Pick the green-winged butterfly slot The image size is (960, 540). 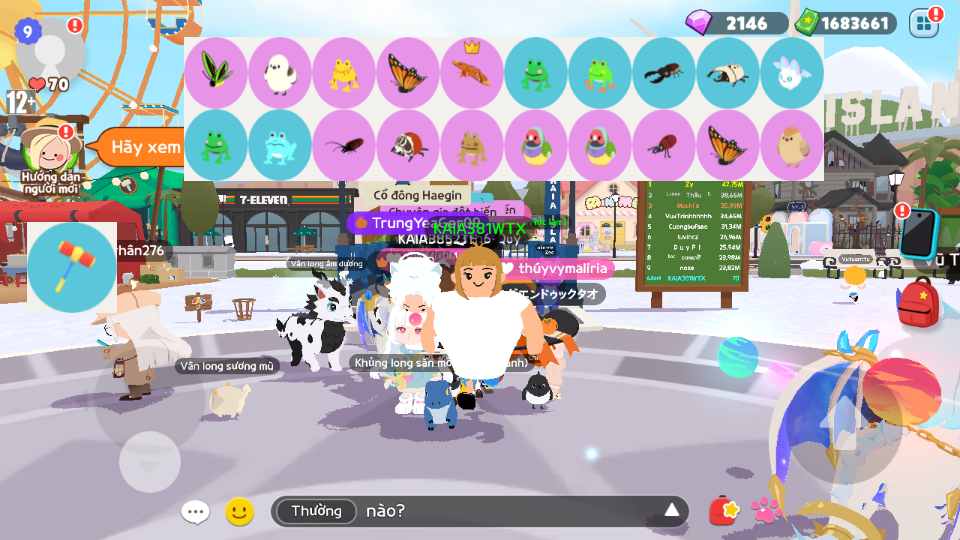coord(216,73)
